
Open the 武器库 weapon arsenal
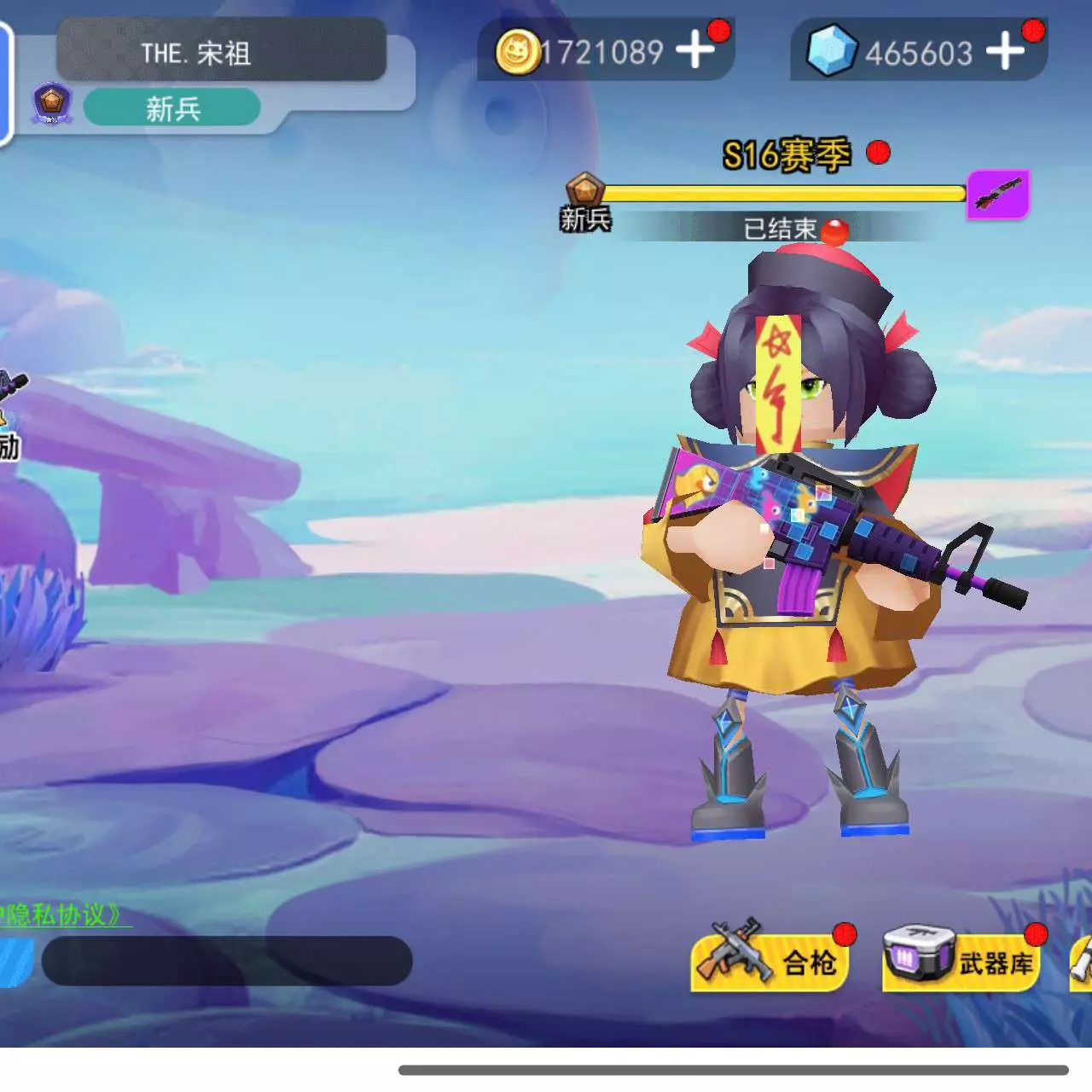click(961, 961)
